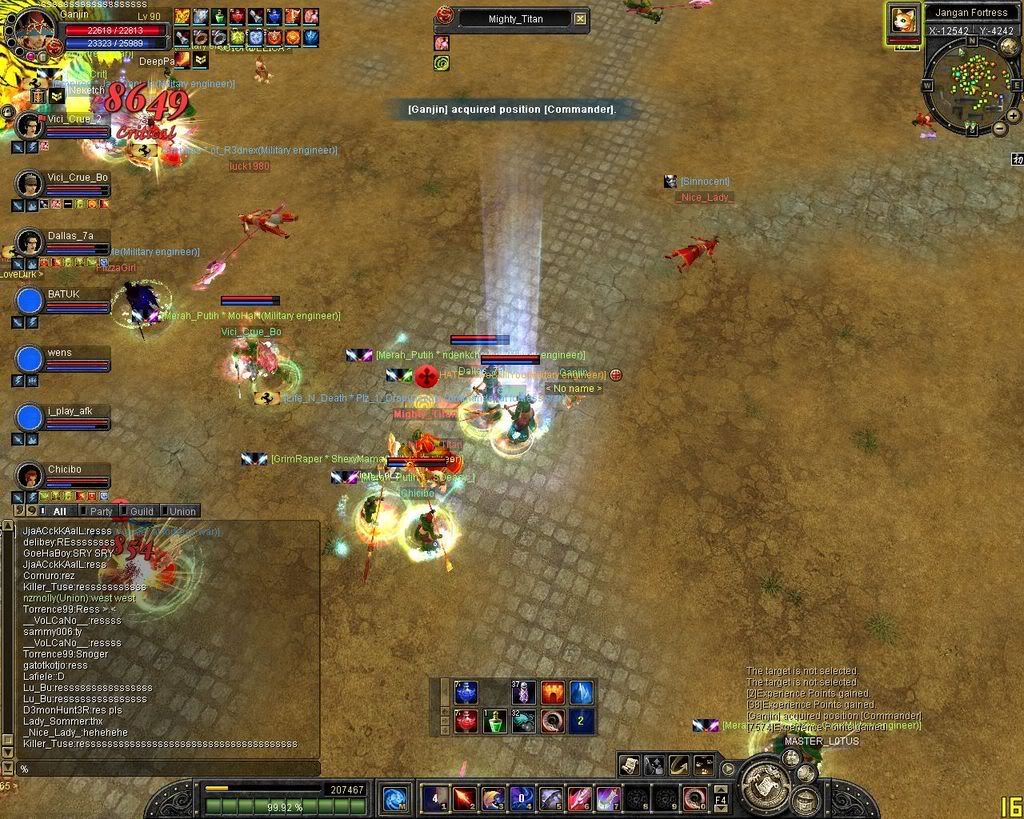Select the orange cat pet portrait
This screenshot has width=1024, height=819.
[x=904, y=20]
